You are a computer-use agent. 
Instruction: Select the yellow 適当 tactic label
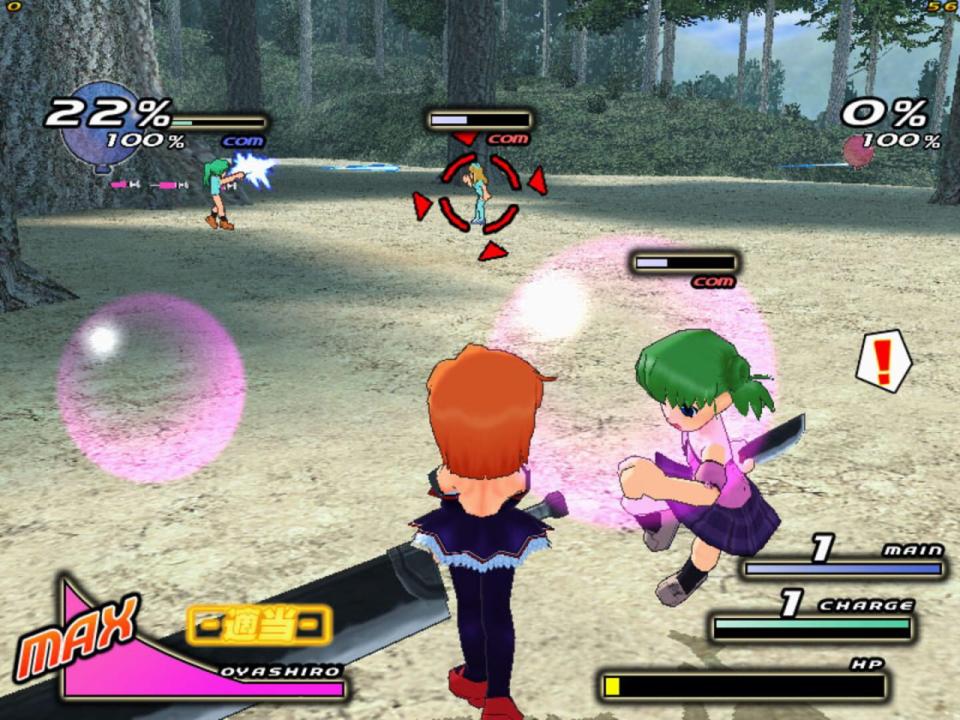pos(259,625)
